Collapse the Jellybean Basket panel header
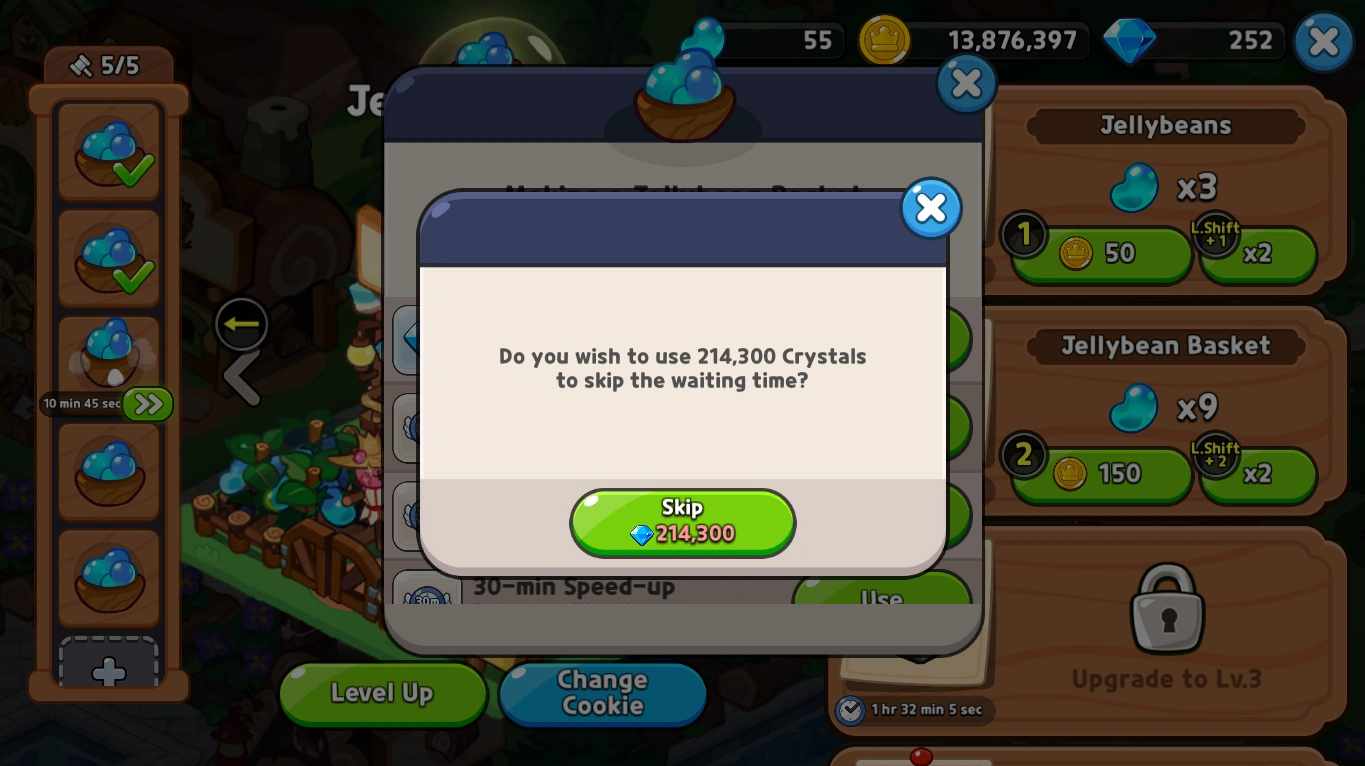 [1164, 346]
